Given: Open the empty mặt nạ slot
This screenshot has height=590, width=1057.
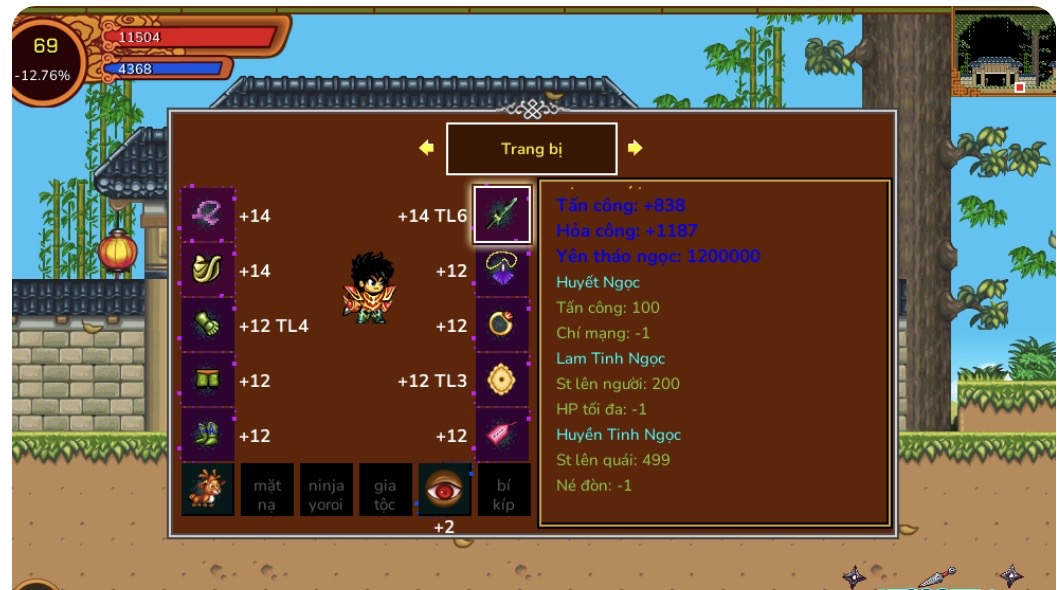Looking at the screenshot, I should click(x=267, y=490).
